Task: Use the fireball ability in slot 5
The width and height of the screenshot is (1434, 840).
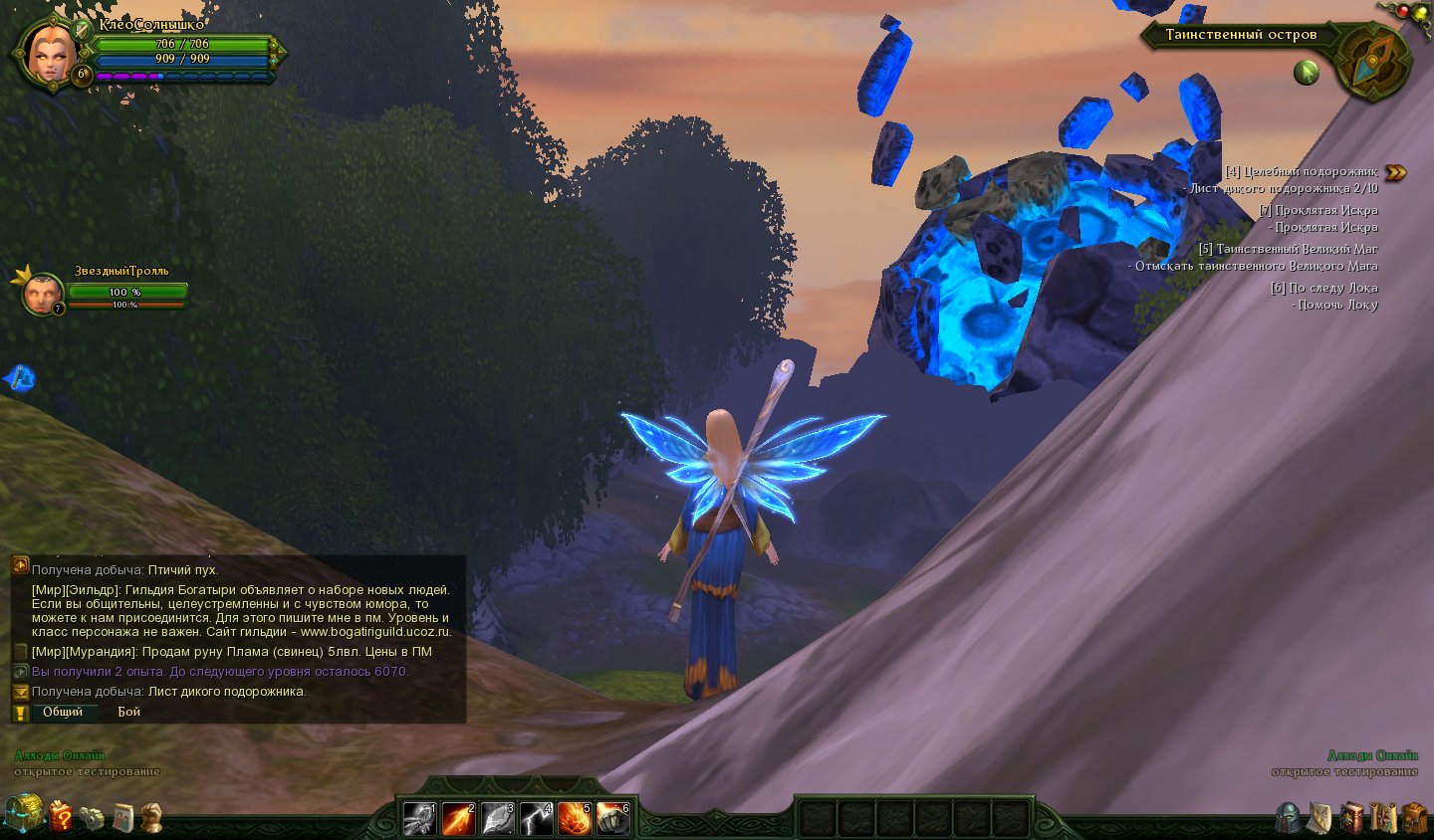Action: pyautogui.click(x=575, y=818)
